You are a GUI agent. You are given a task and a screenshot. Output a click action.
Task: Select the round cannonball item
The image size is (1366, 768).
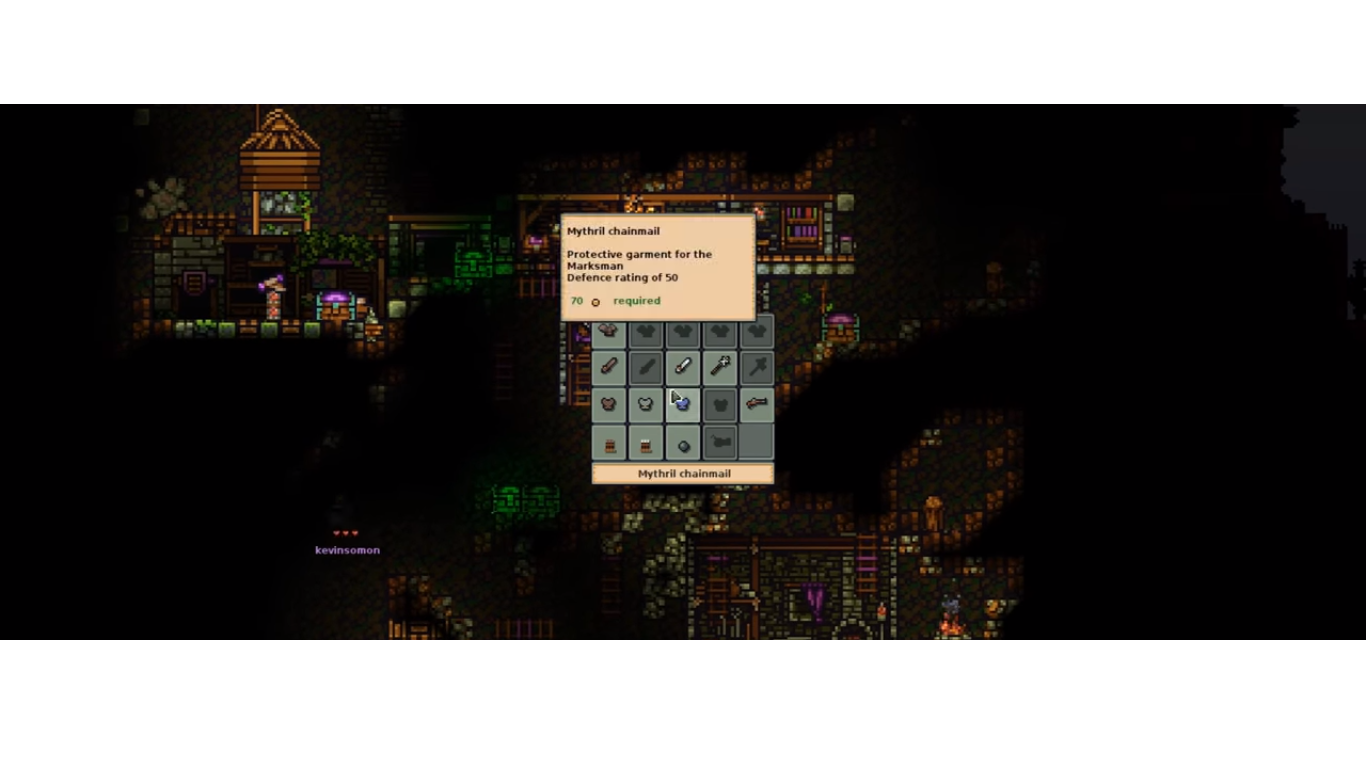pos(683,441)
